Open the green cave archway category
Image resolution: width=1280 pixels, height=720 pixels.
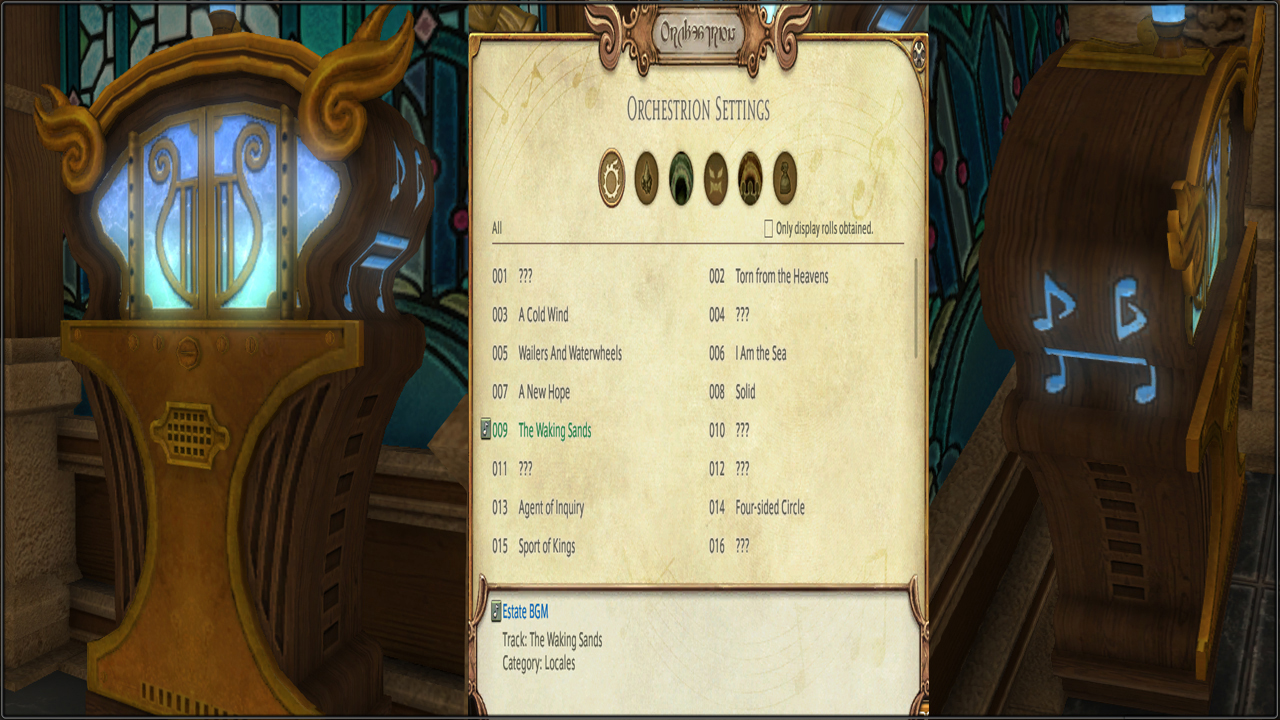coord(681,178)
